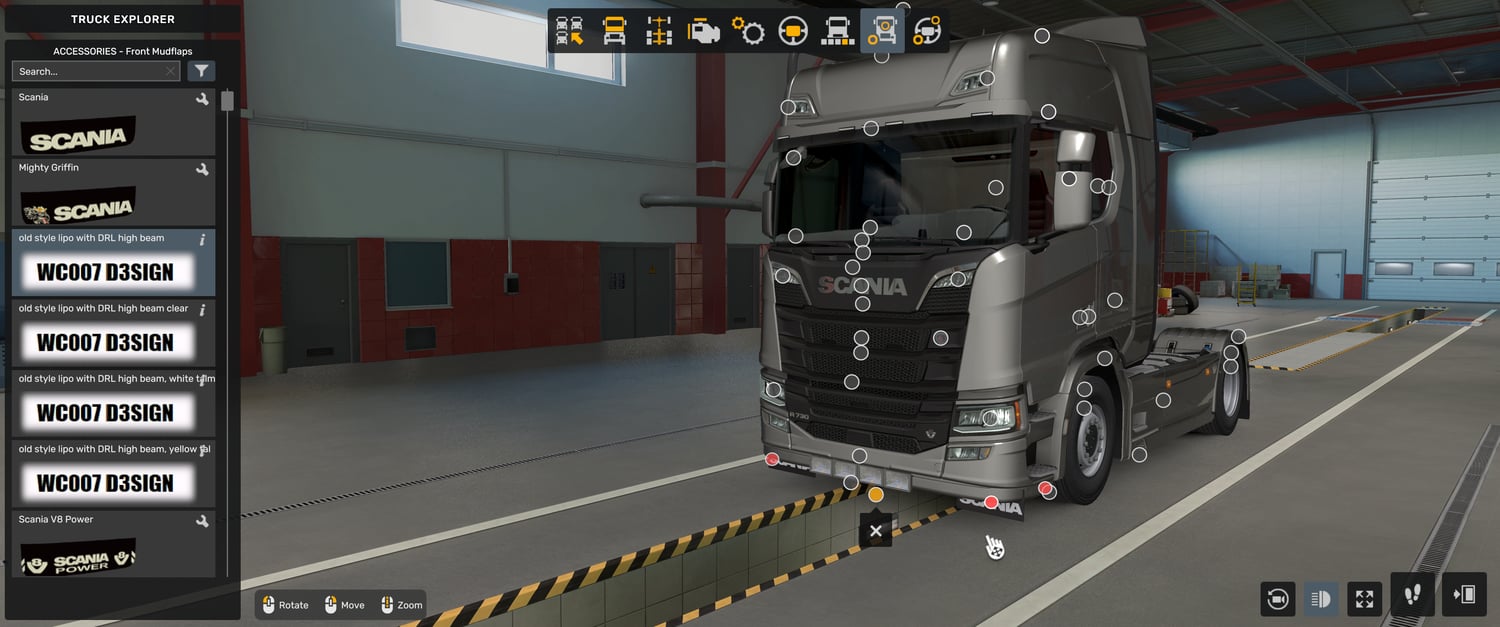The height and width of the screenshot is (627, 1500).
Task: Open the truck paint swatches category
Action: point(837,31)
